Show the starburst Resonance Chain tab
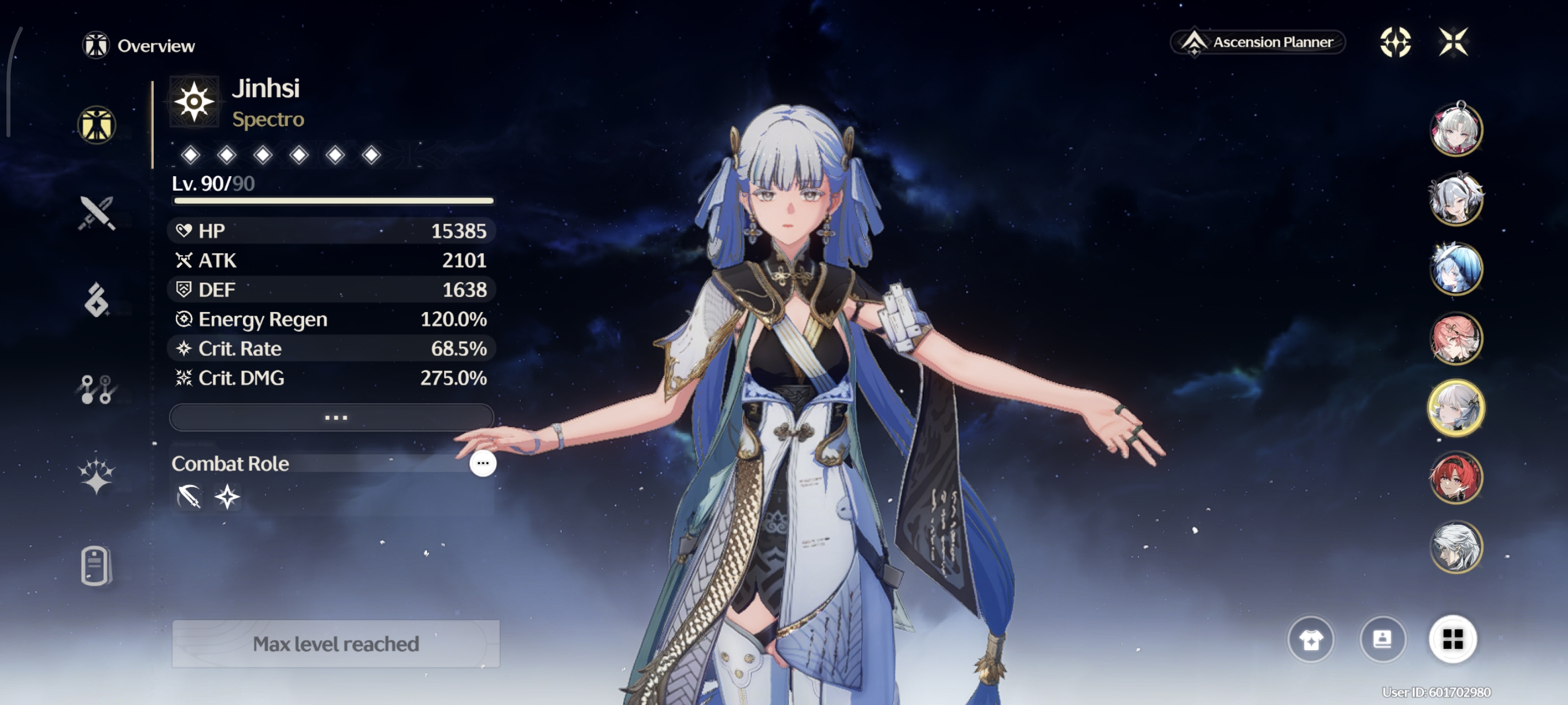 coord(96,476)
